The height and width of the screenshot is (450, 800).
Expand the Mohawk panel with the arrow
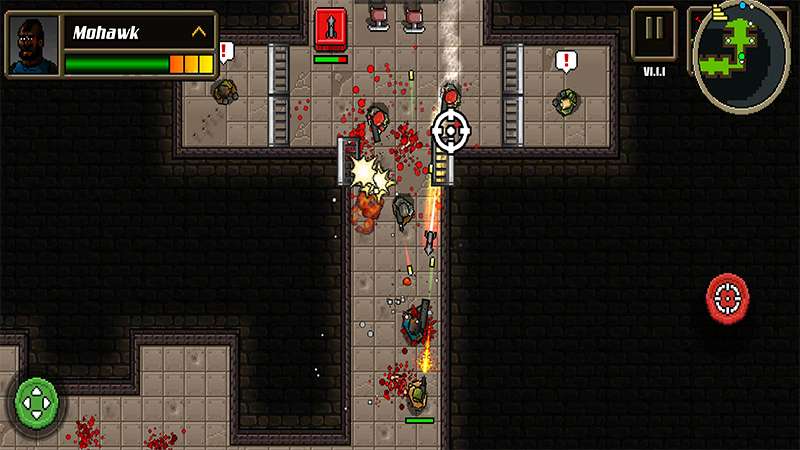pyautogui.click(x=199, y=32)
